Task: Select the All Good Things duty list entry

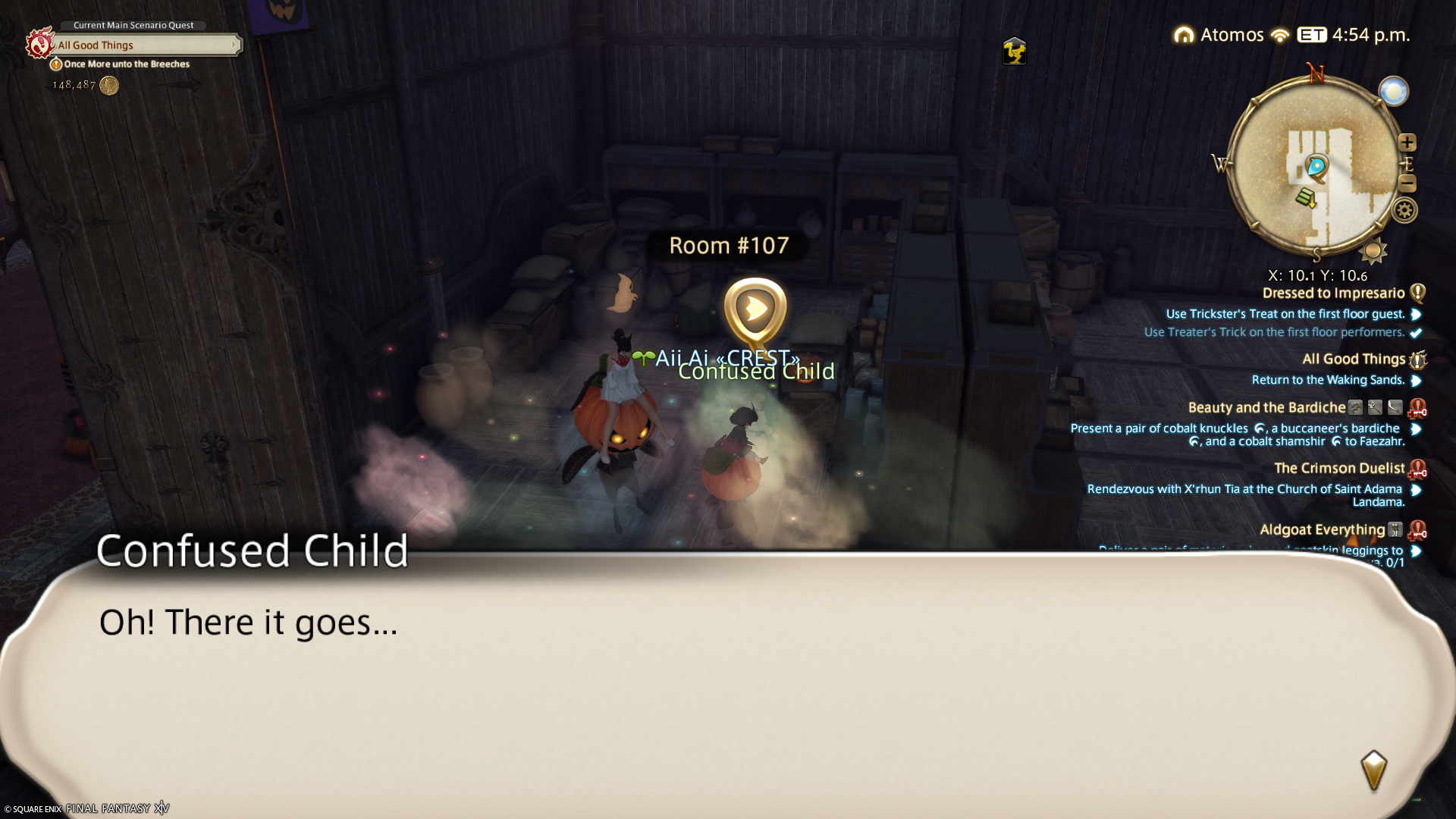Action: click(1353, 359)
